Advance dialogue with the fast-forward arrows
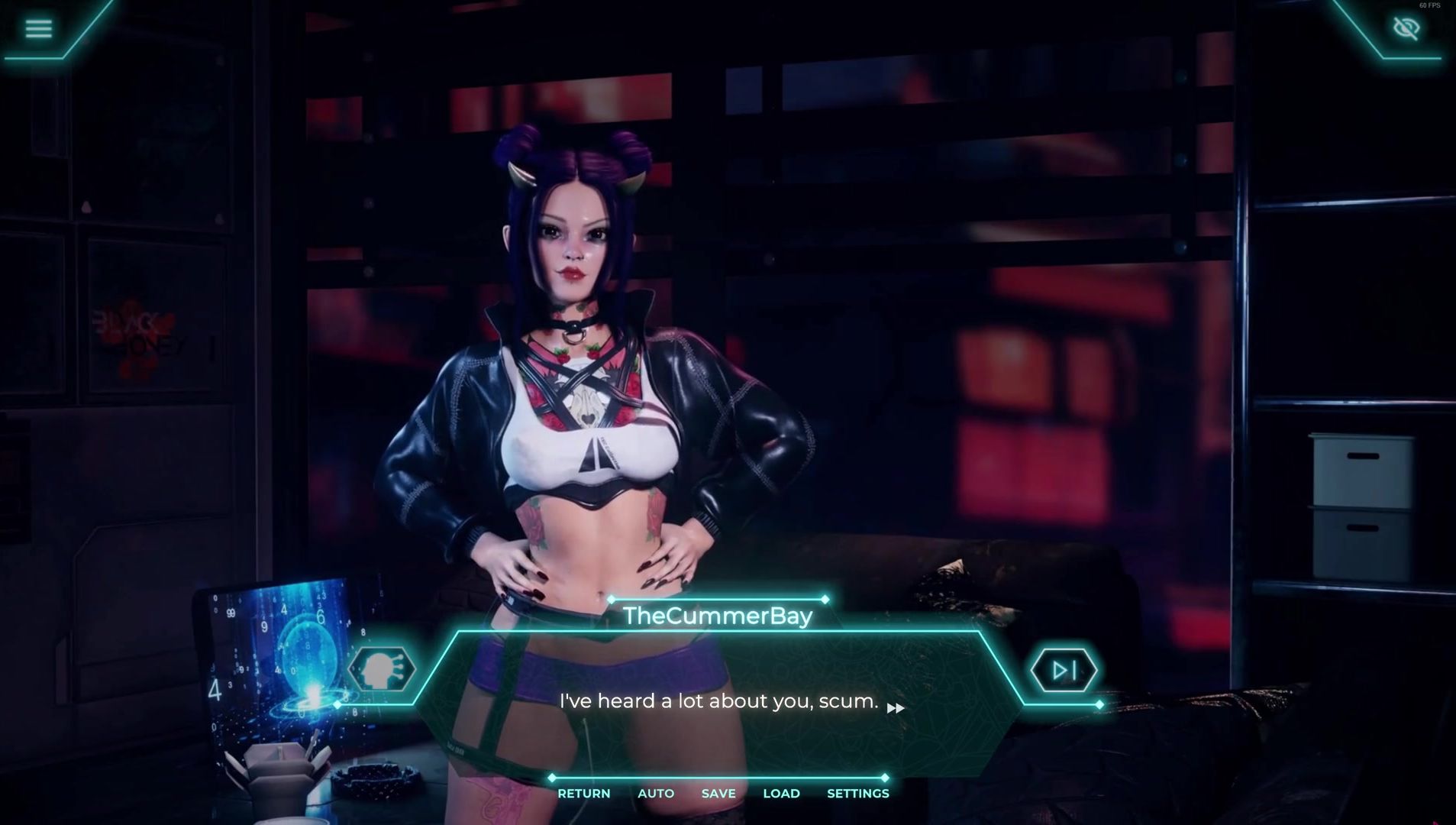Screen dimensions: 1456x825 tap(896, 708)
